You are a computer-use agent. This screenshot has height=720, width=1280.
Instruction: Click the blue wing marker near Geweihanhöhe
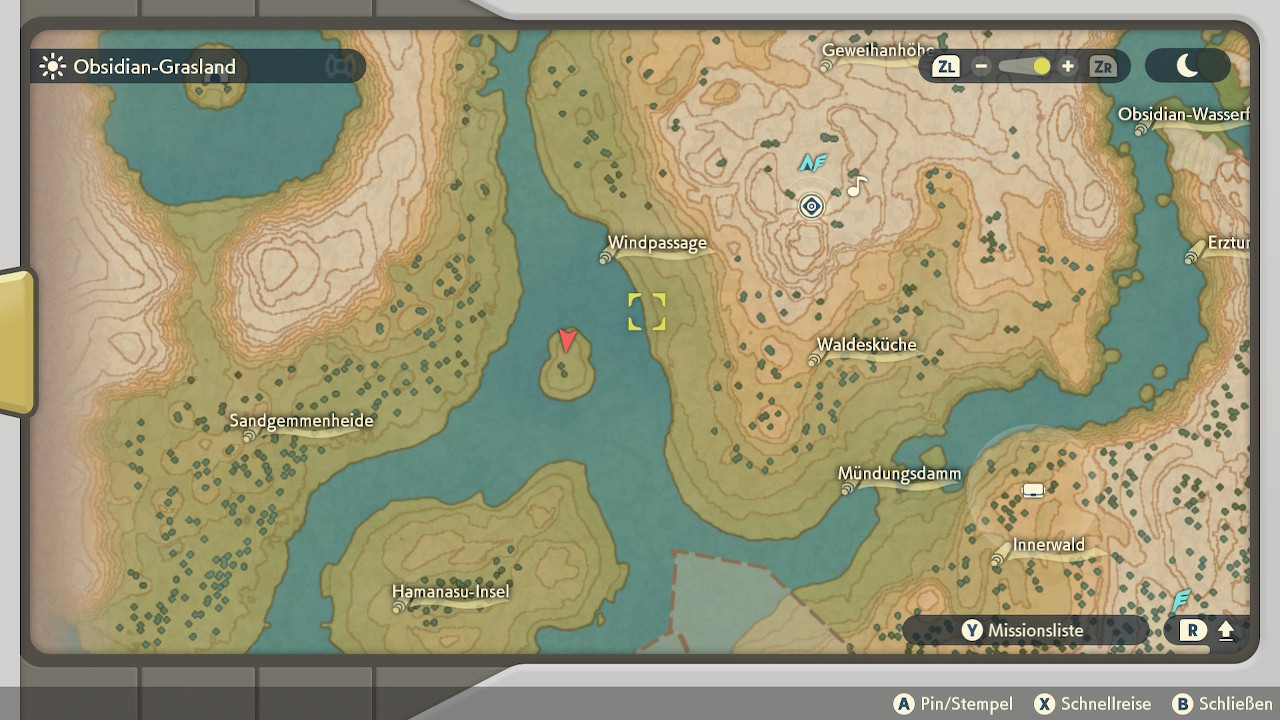point(811,162)
